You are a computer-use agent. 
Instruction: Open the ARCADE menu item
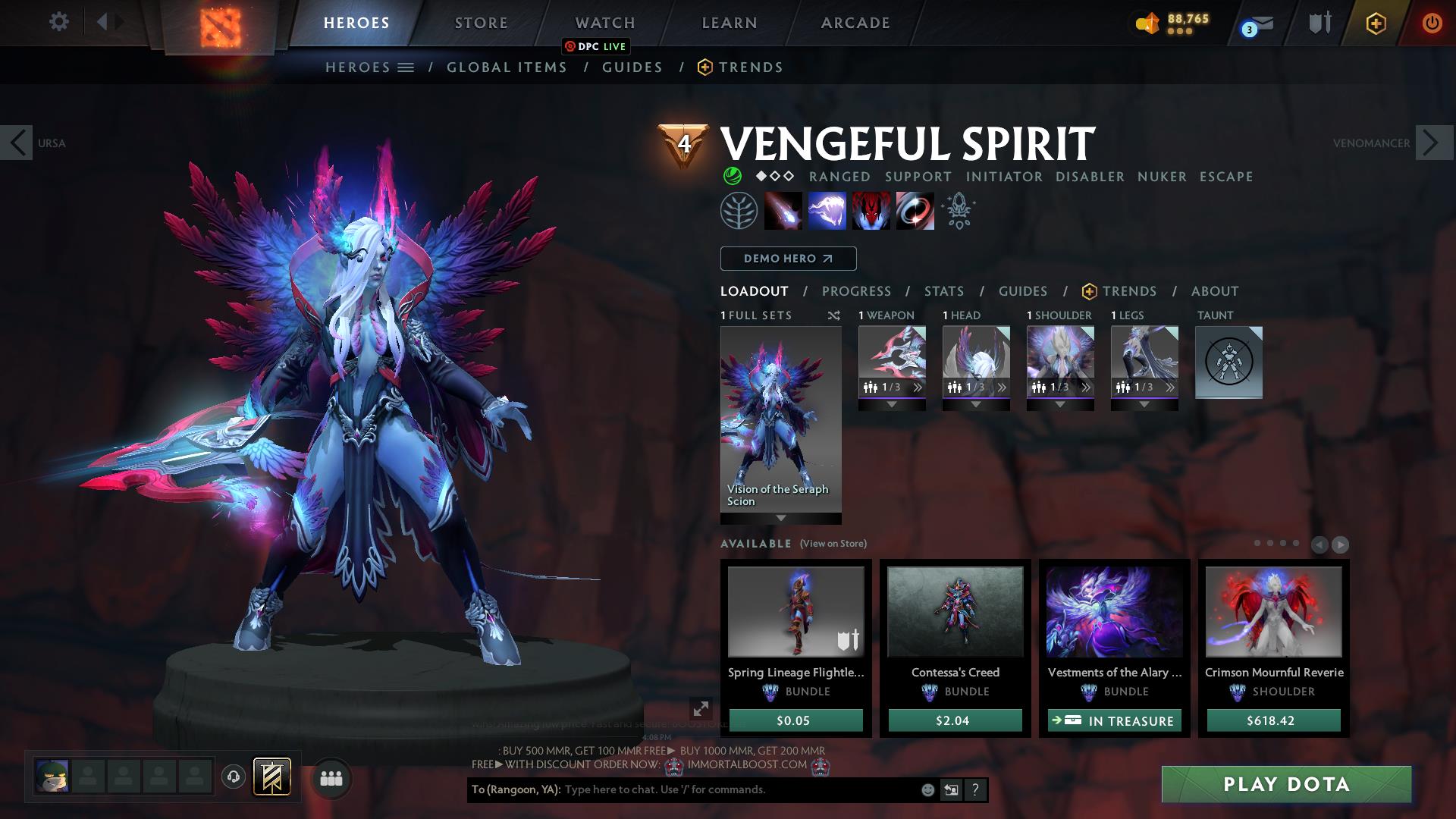[x=855, y=22]
